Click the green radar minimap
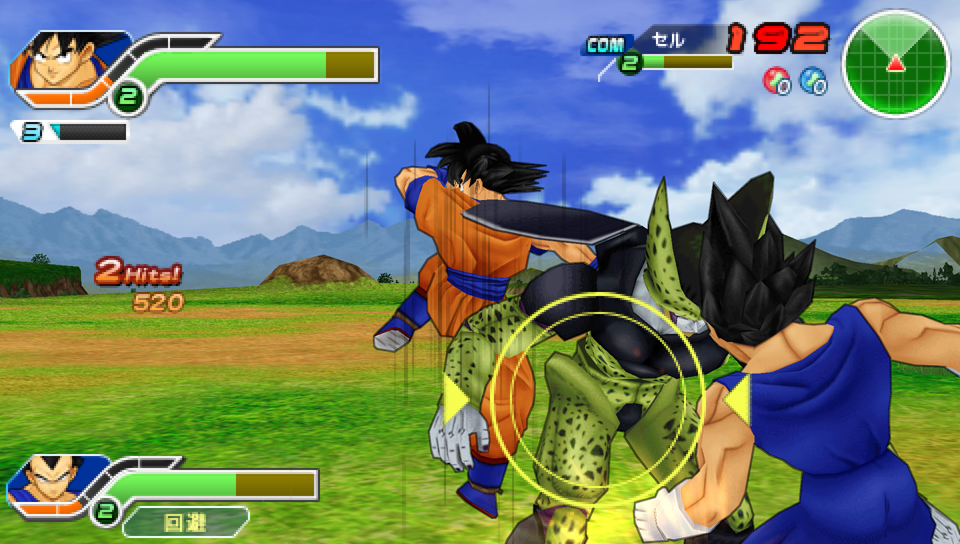 pyautogui.click(x=895, y=64)
